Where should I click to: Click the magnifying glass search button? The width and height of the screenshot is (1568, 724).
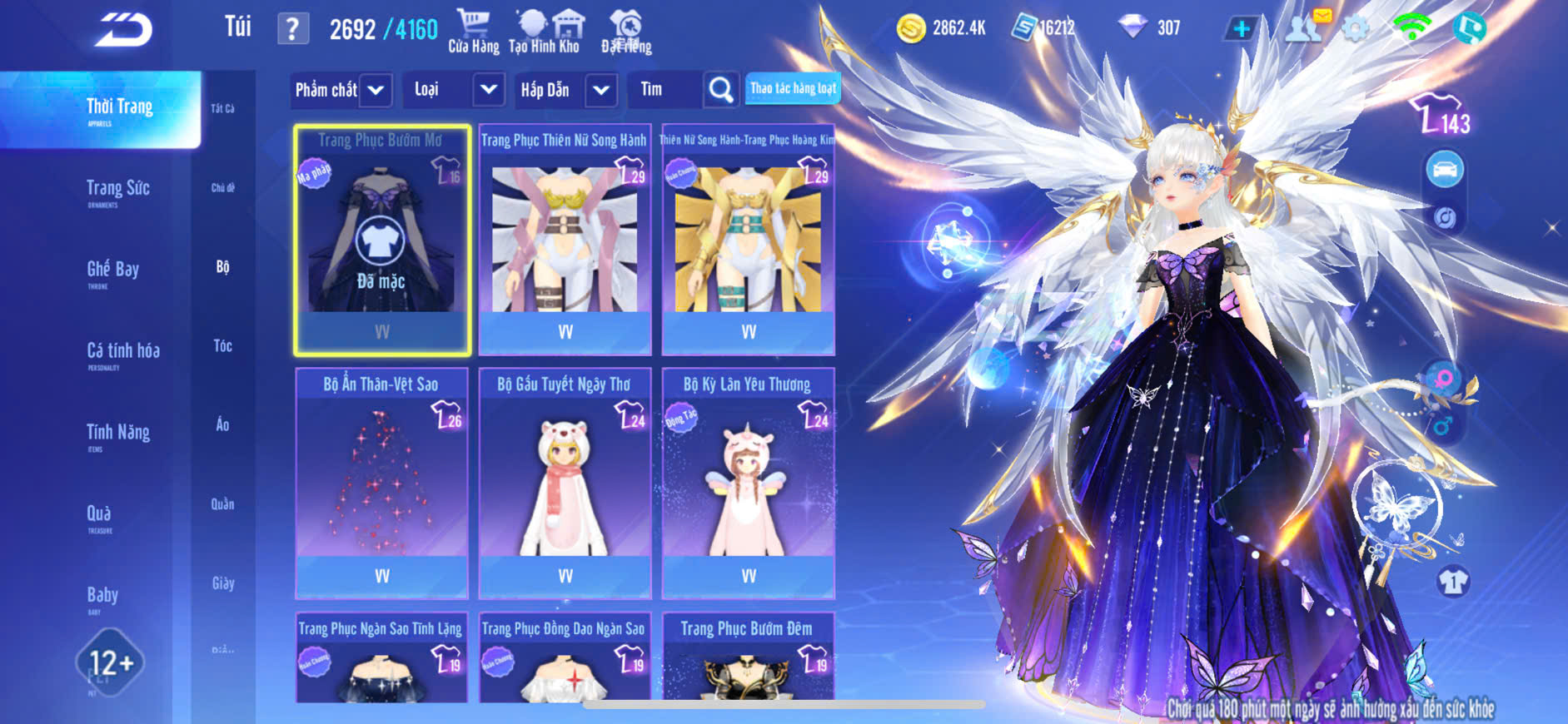pos(720,90)
